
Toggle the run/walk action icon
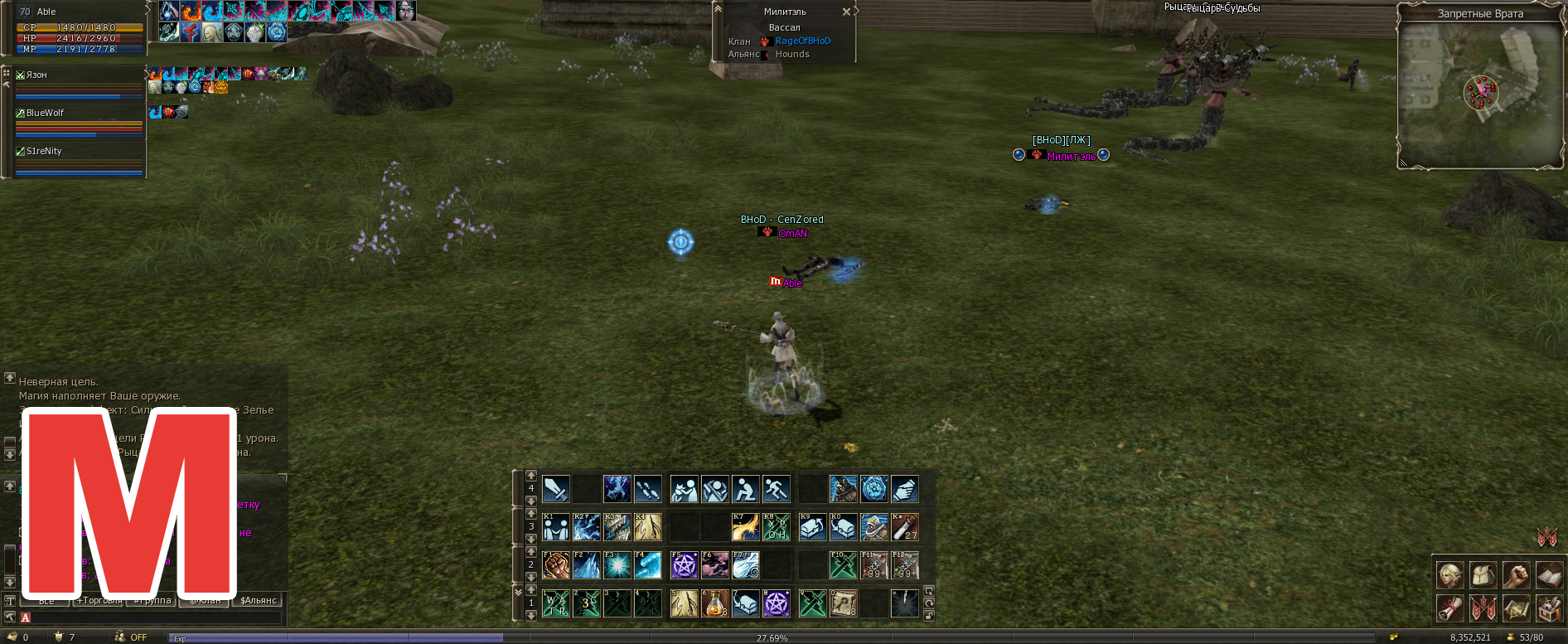(776, 489)
